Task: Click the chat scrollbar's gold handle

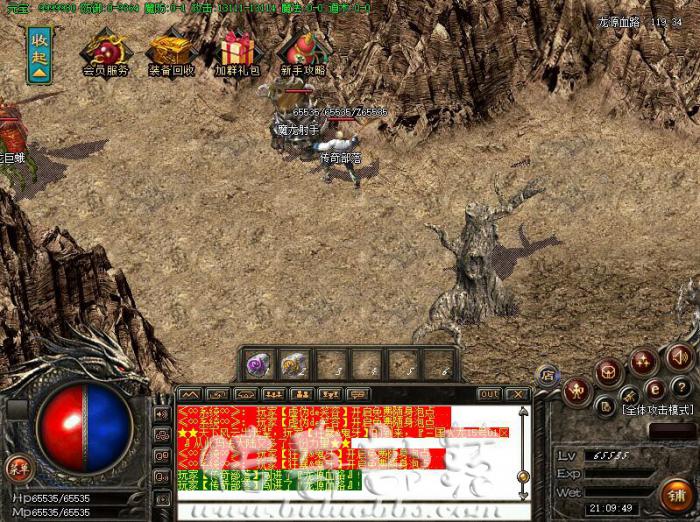Action: [522, 478]
